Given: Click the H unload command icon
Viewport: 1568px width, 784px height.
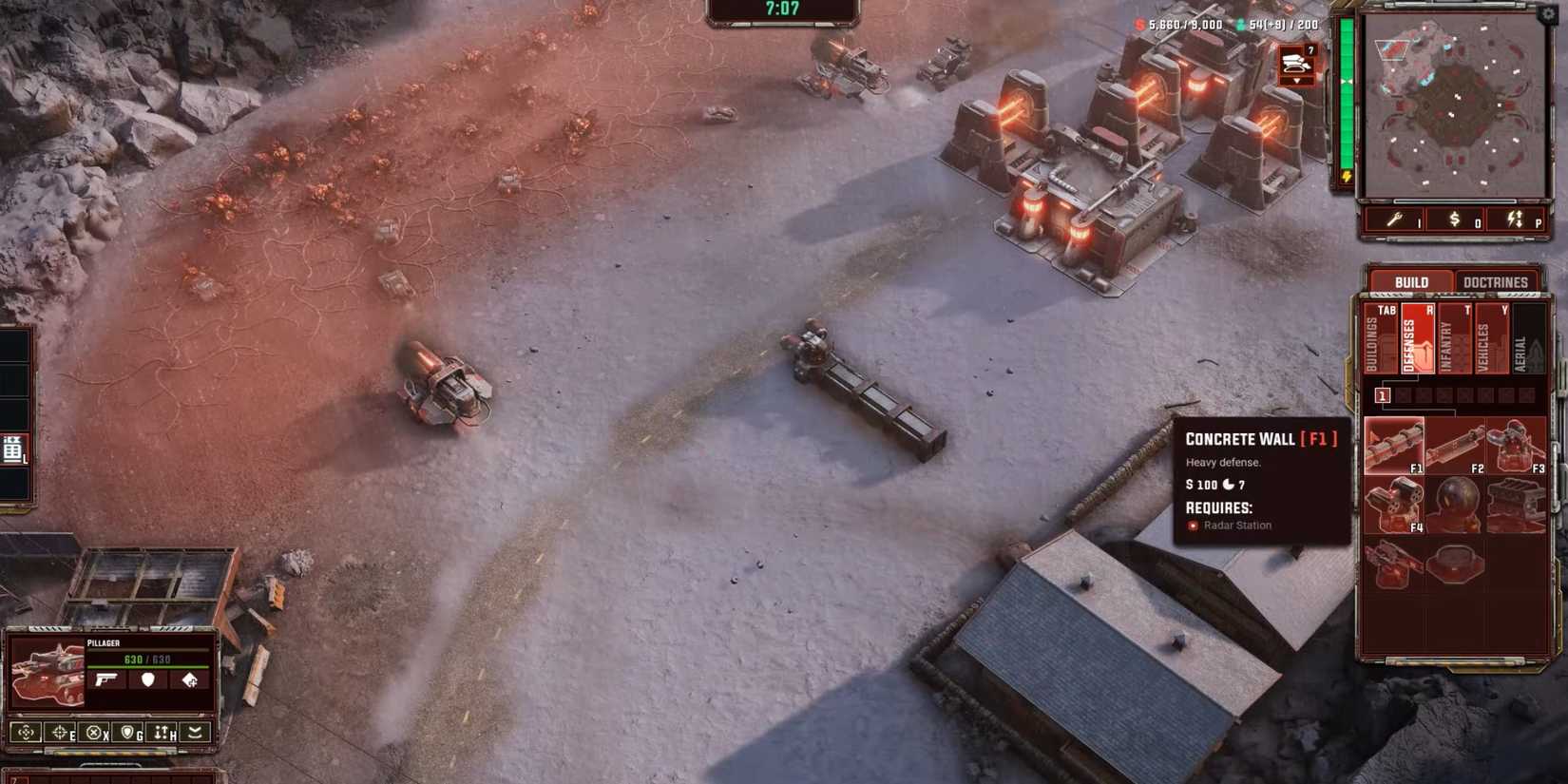Looking at the screenshot, I should click(x=160, y=733).
